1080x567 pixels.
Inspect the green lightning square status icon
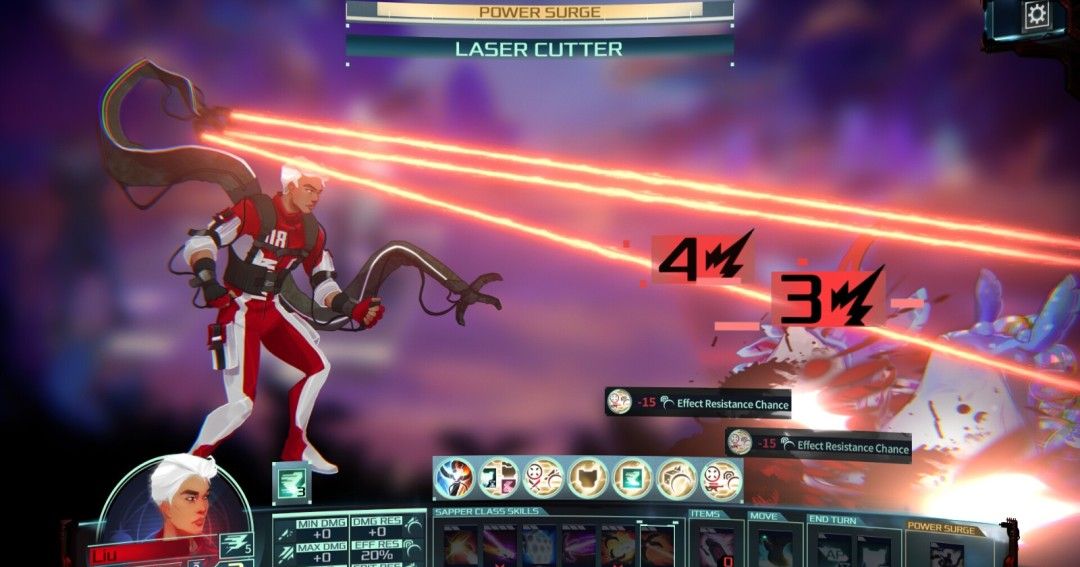pos(632,477)
